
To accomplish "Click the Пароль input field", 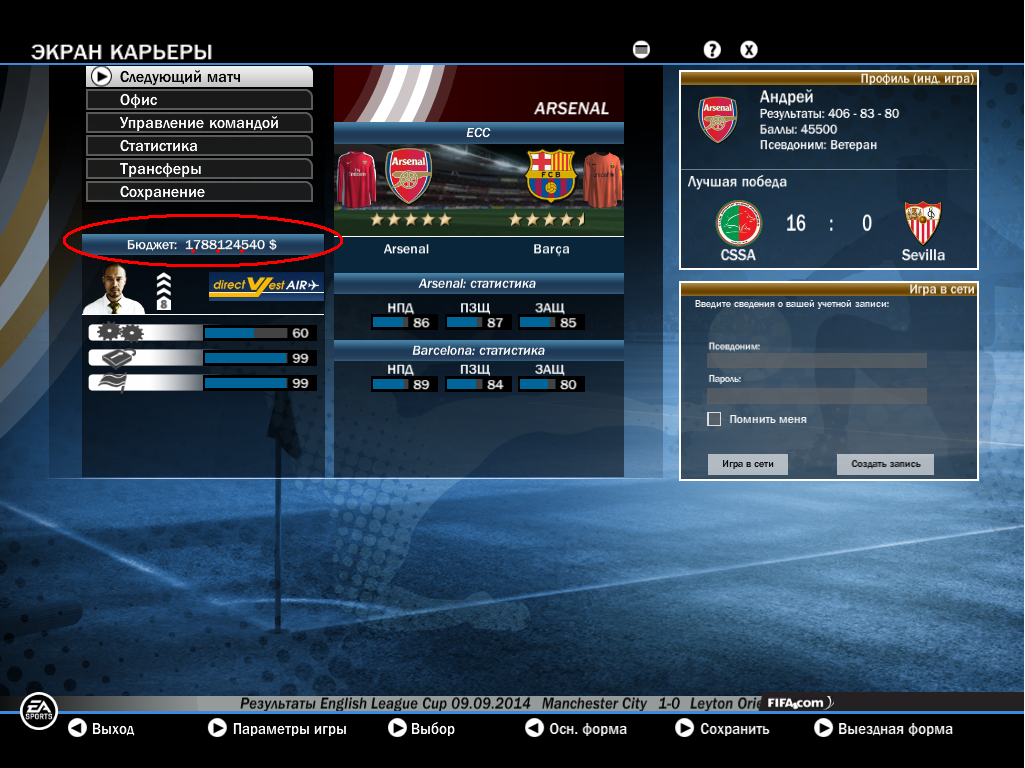I will pyautogui.click(x=816, y=395).
